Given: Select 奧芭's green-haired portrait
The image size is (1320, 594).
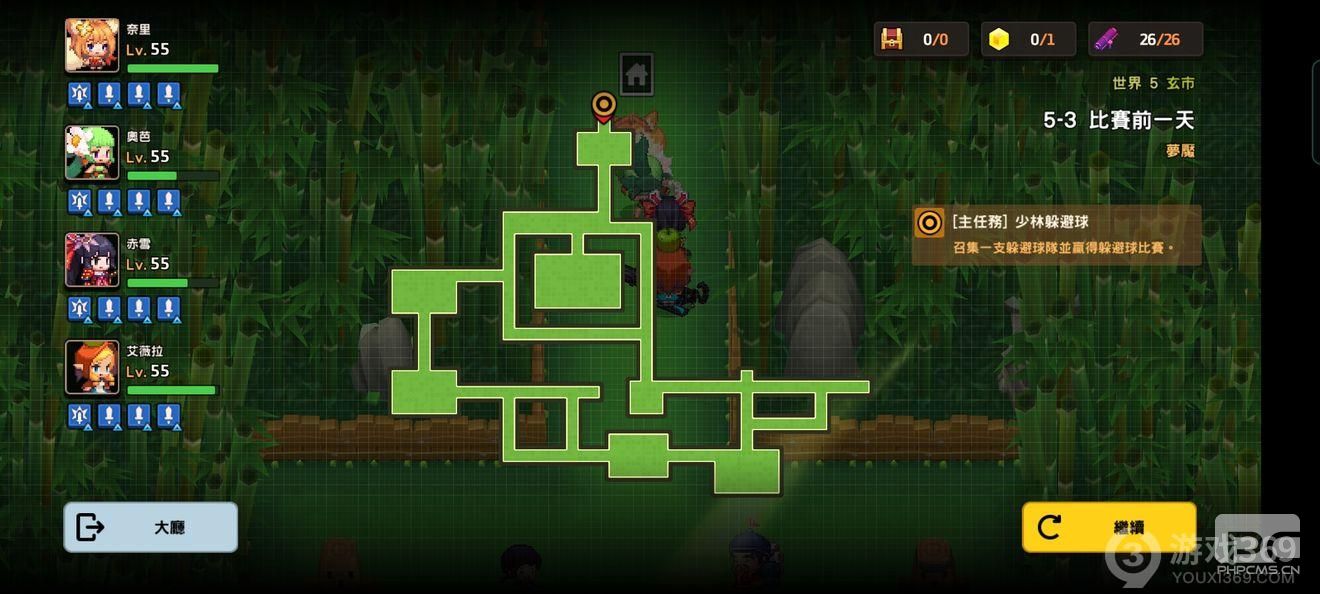Looking at the screenshot, I should [92, 152].
